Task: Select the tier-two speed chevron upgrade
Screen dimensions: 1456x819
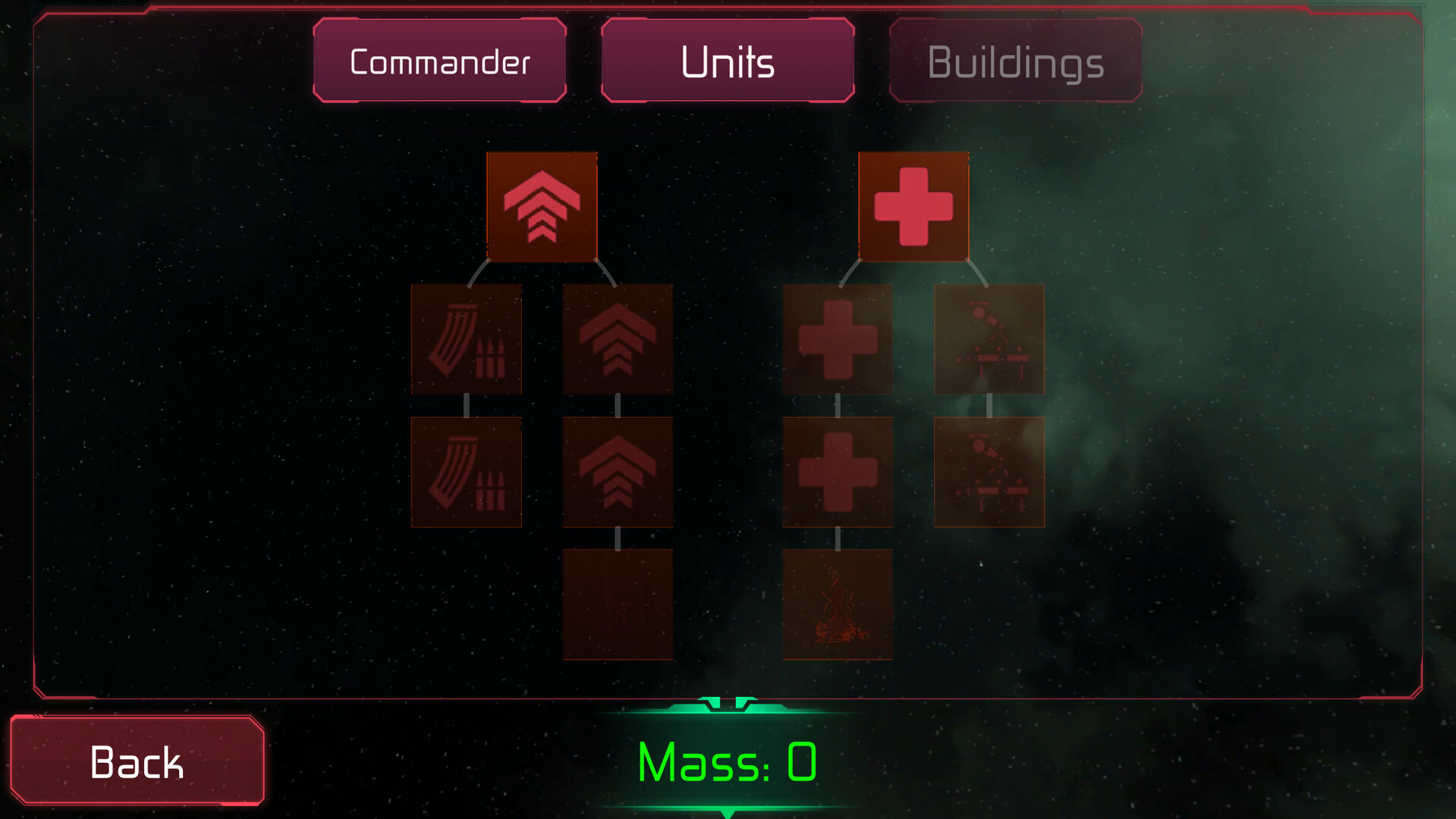Action: click(x=618, y=340)
